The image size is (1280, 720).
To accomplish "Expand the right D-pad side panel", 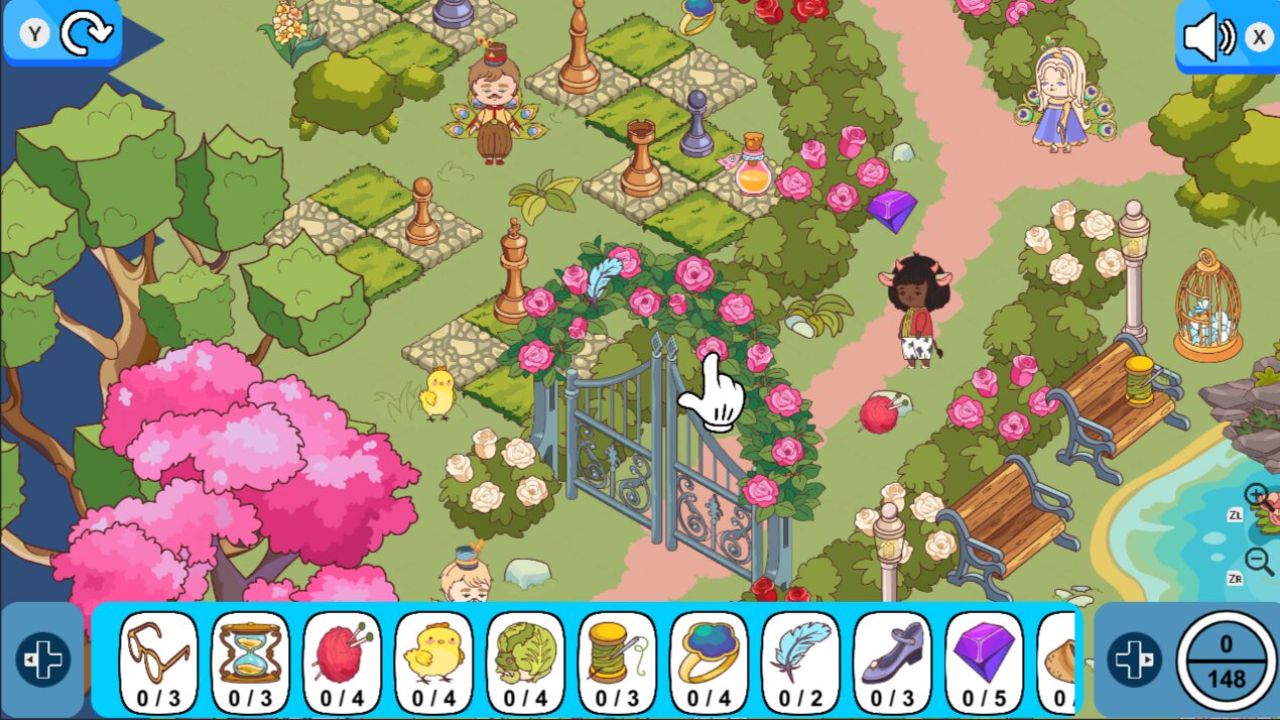I will tap(1135, 658).
